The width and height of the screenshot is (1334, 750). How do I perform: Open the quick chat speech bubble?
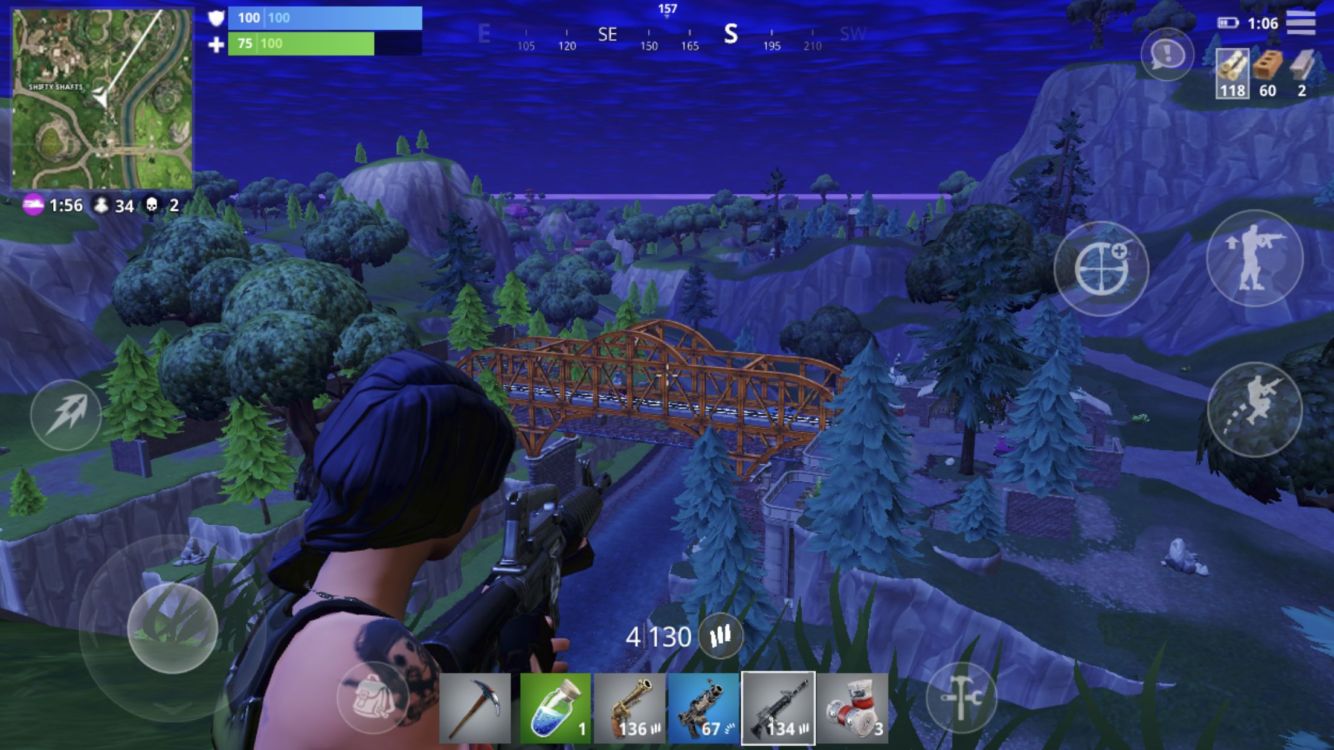click(1166, 54)
